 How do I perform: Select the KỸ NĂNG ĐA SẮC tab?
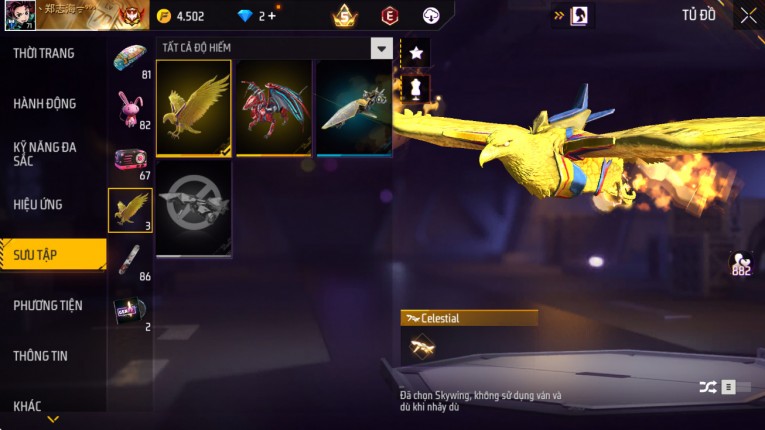point(45,153)
